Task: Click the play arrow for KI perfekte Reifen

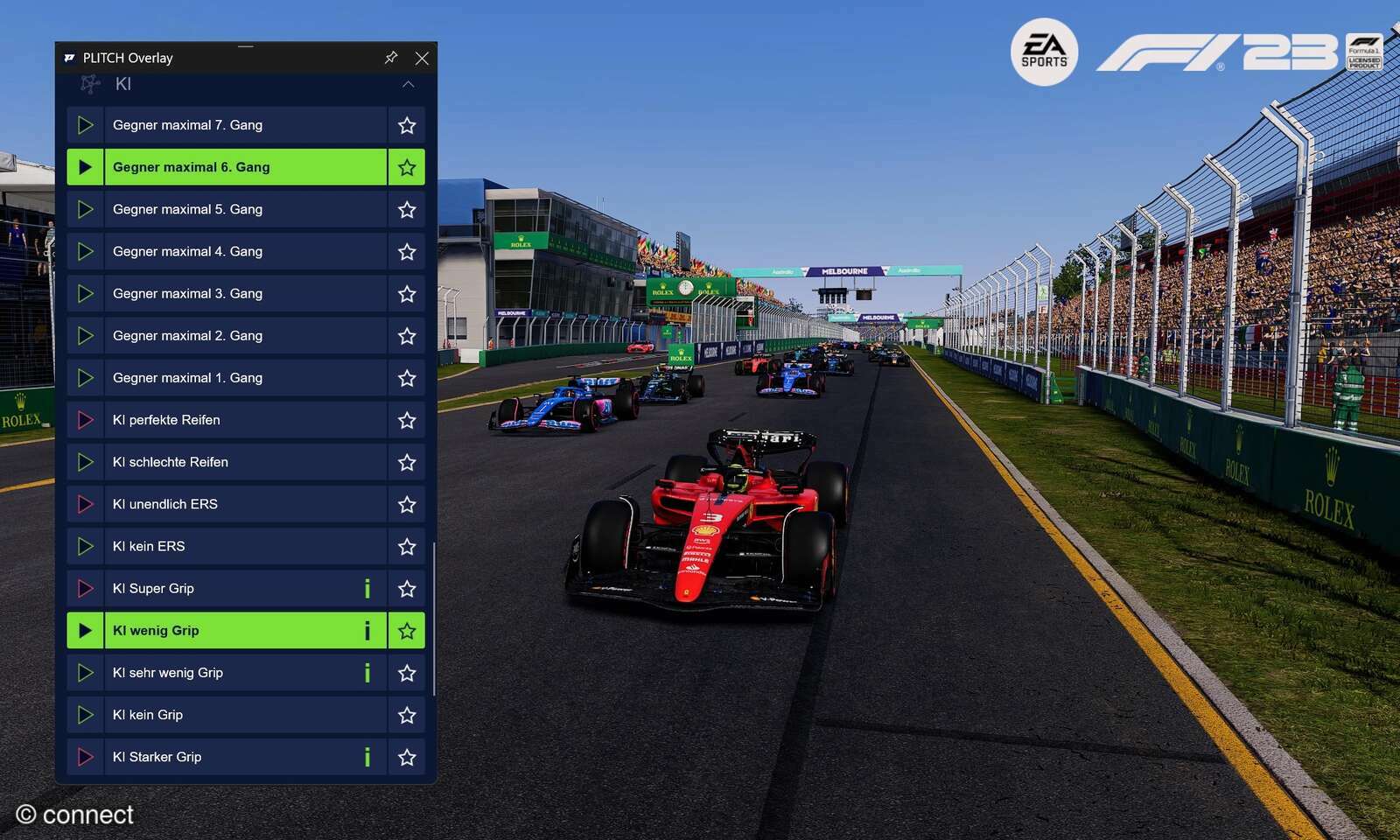Action: coord(85,420)
